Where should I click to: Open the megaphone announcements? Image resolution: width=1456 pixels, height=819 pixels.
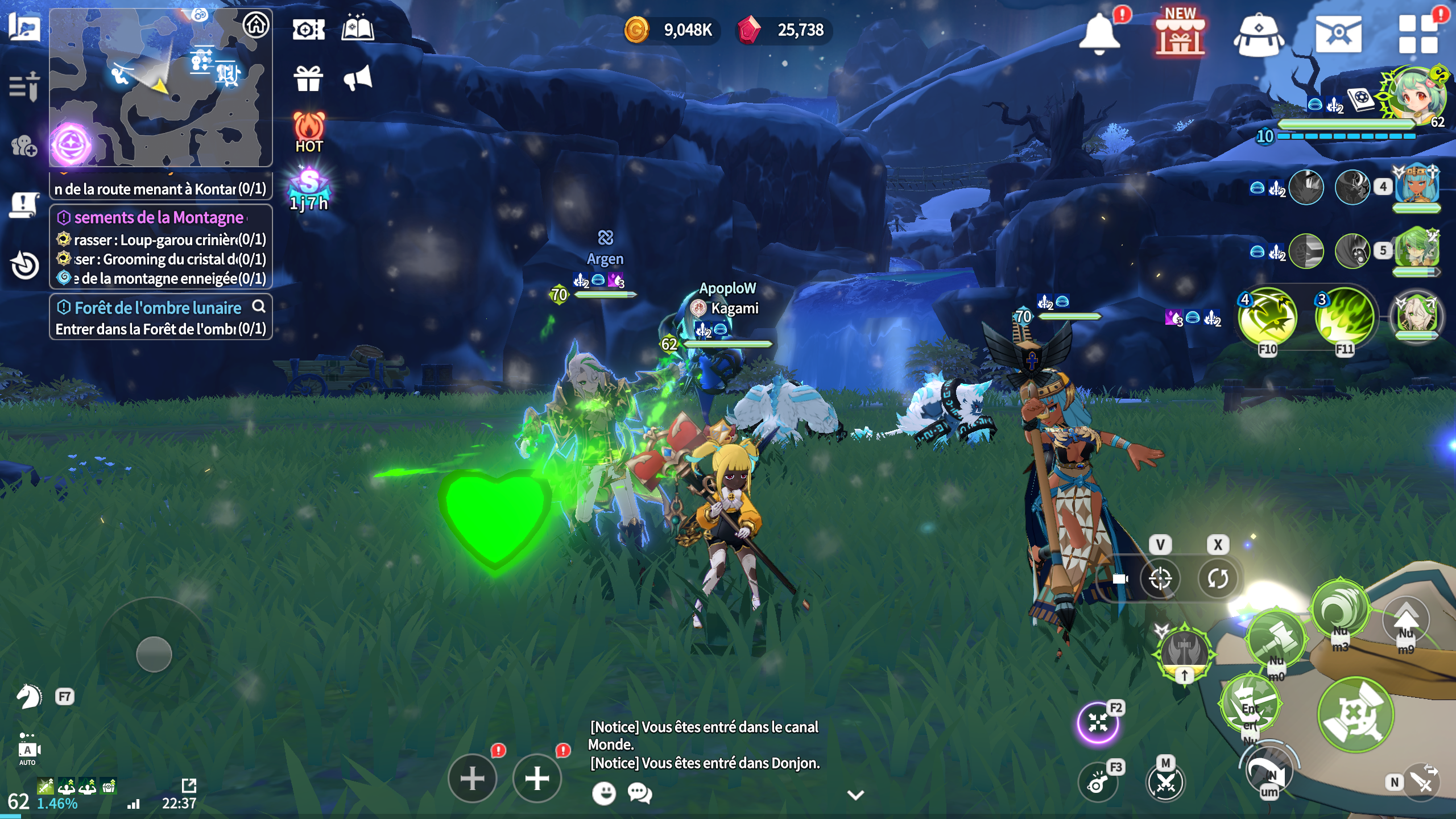pos(358,78)
